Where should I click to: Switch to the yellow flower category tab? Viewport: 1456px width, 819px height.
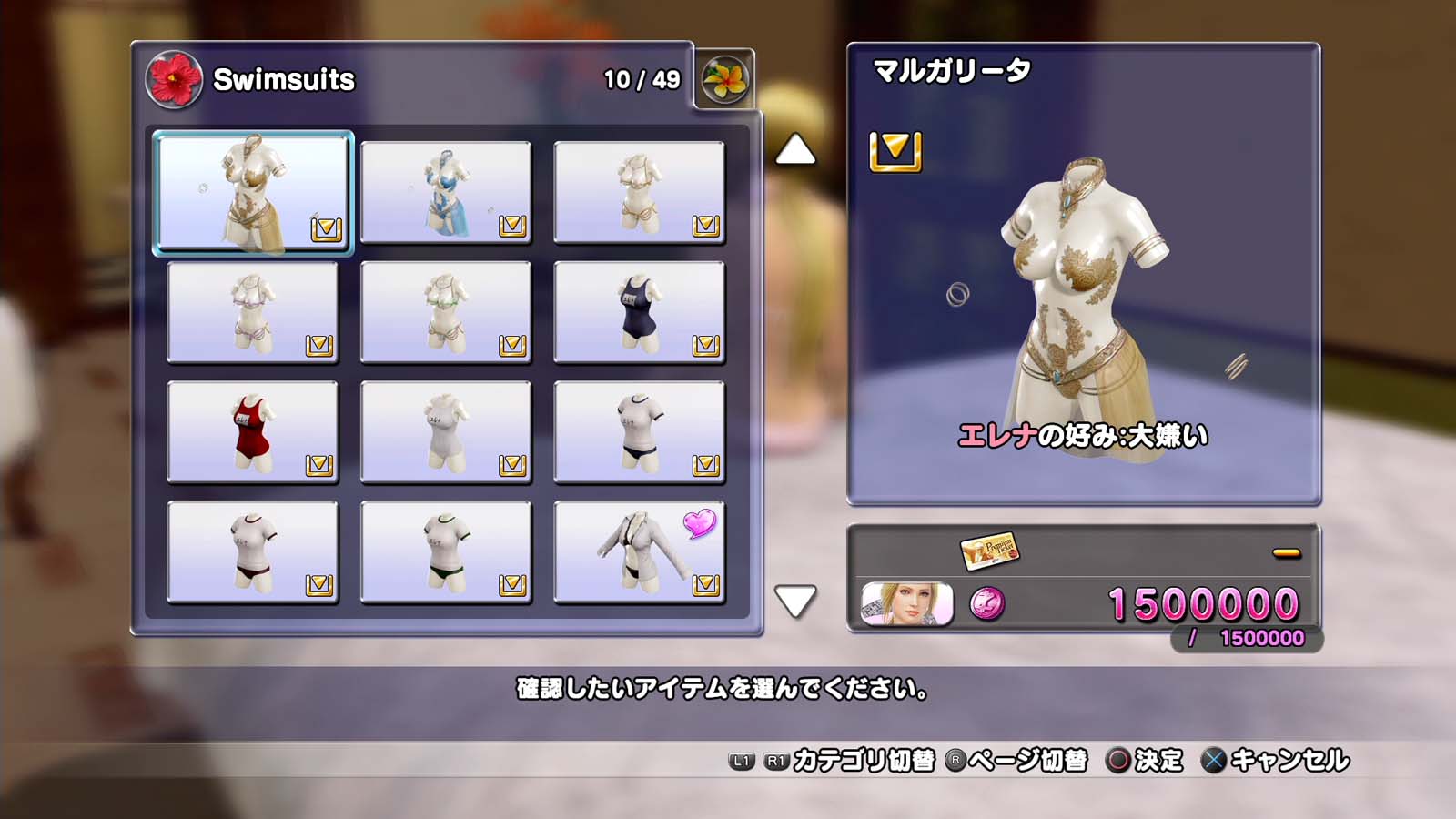[x=725, y=79]
